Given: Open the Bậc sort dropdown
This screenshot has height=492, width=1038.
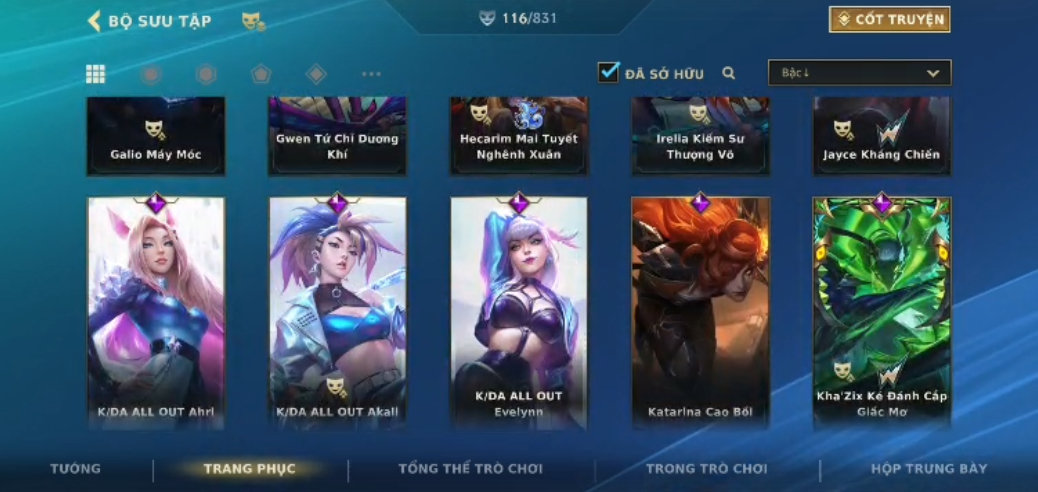Looking at the screenshot, I should (859, 73).
